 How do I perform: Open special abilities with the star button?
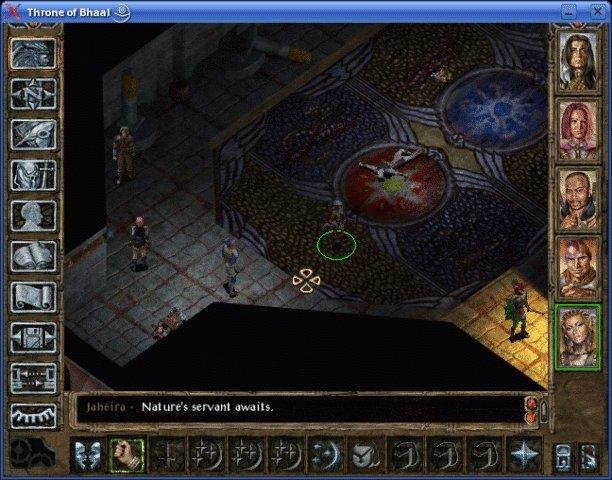[x=524, y=454]
